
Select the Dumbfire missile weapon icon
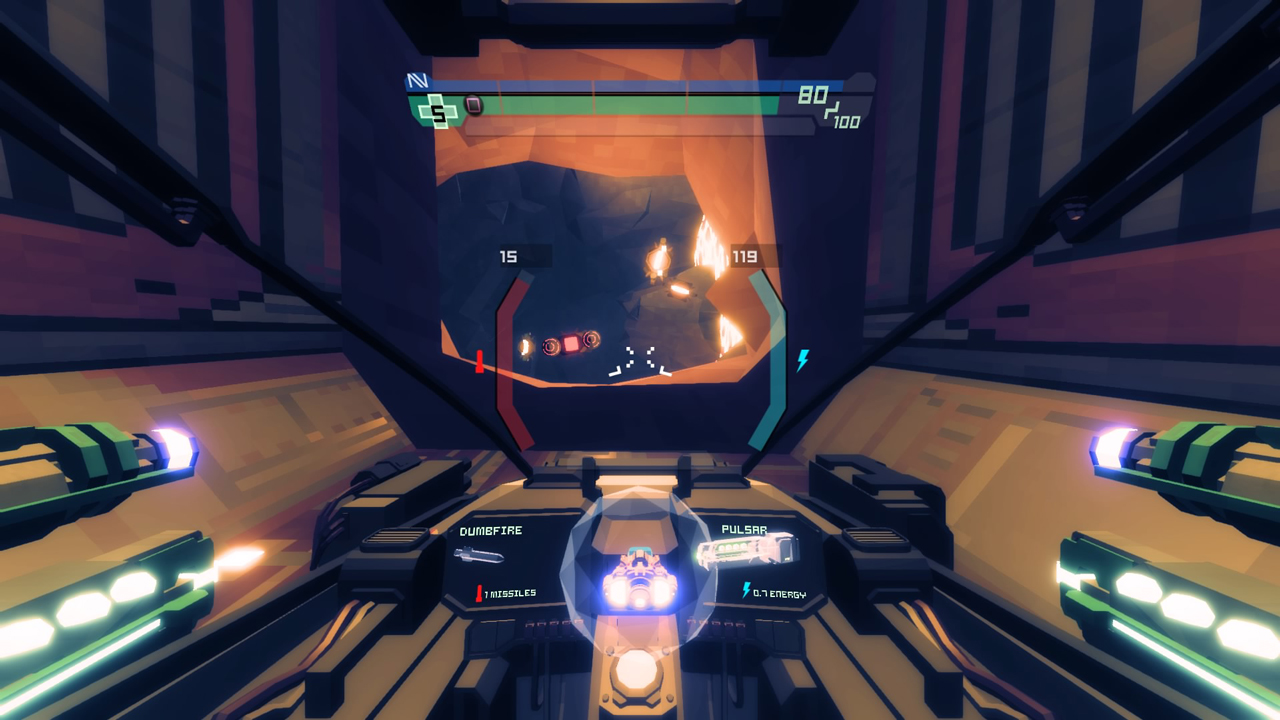[478, 555]
